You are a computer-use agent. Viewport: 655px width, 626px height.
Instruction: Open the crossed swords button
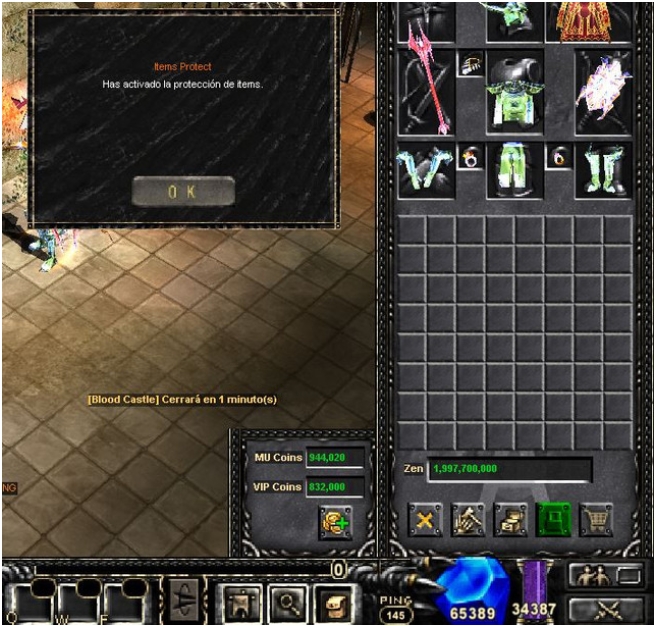click(x=606, y=608)
